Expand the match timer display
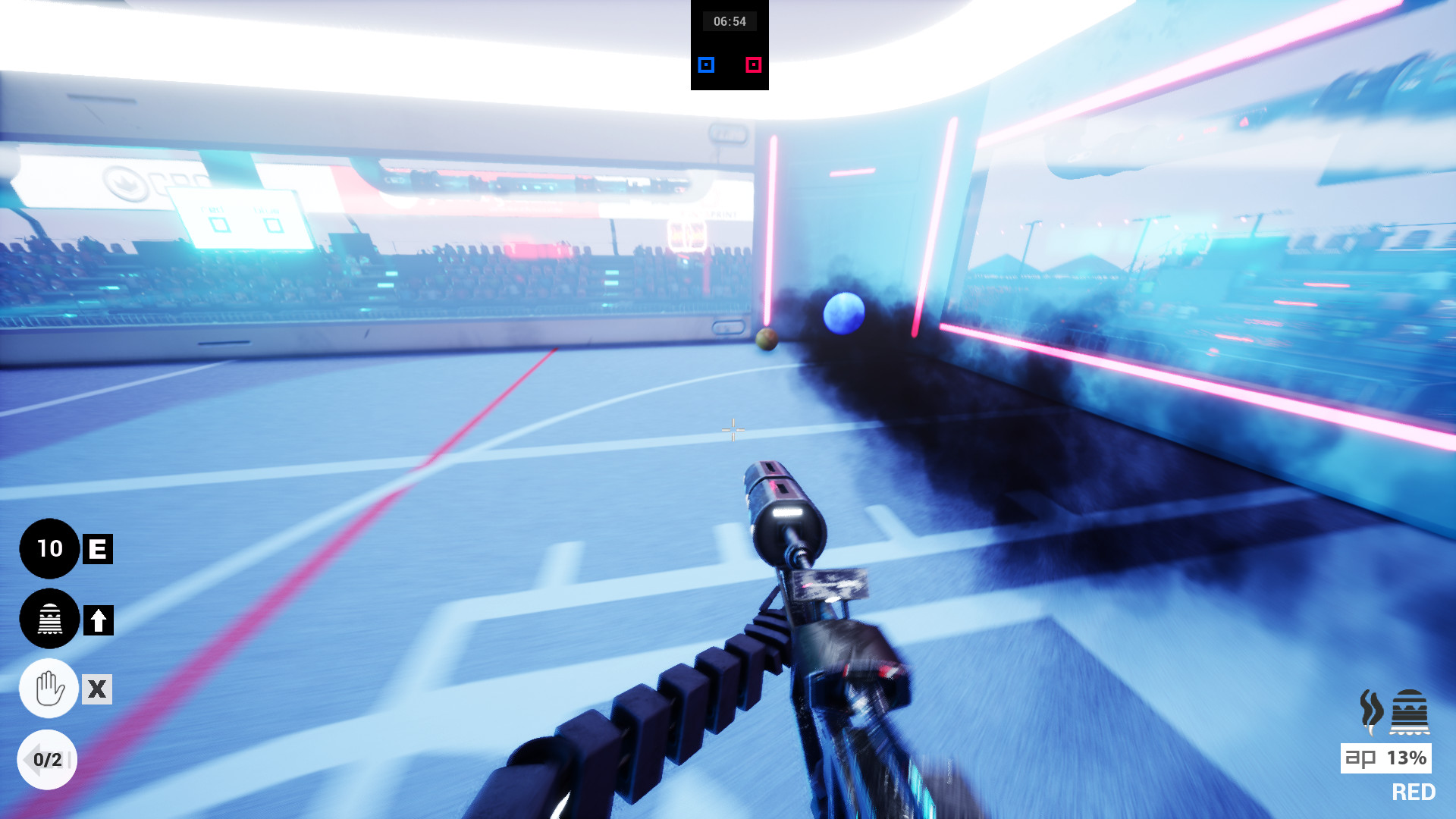Viewport: 1456px width, 819px height. [731, 21]
